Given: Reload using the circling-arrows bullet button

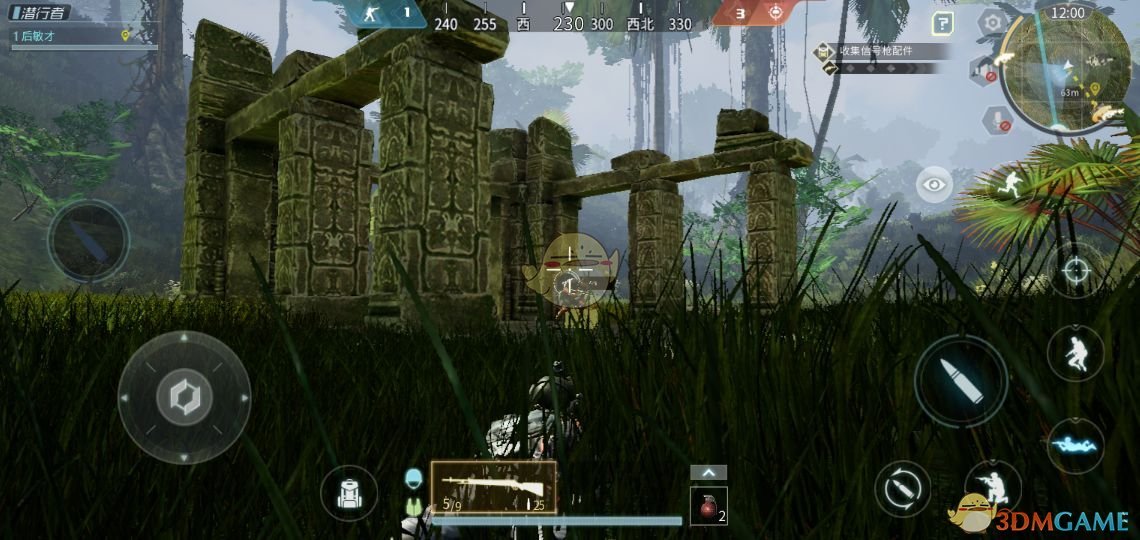Looking at the screenshot, I should point(902,489).
